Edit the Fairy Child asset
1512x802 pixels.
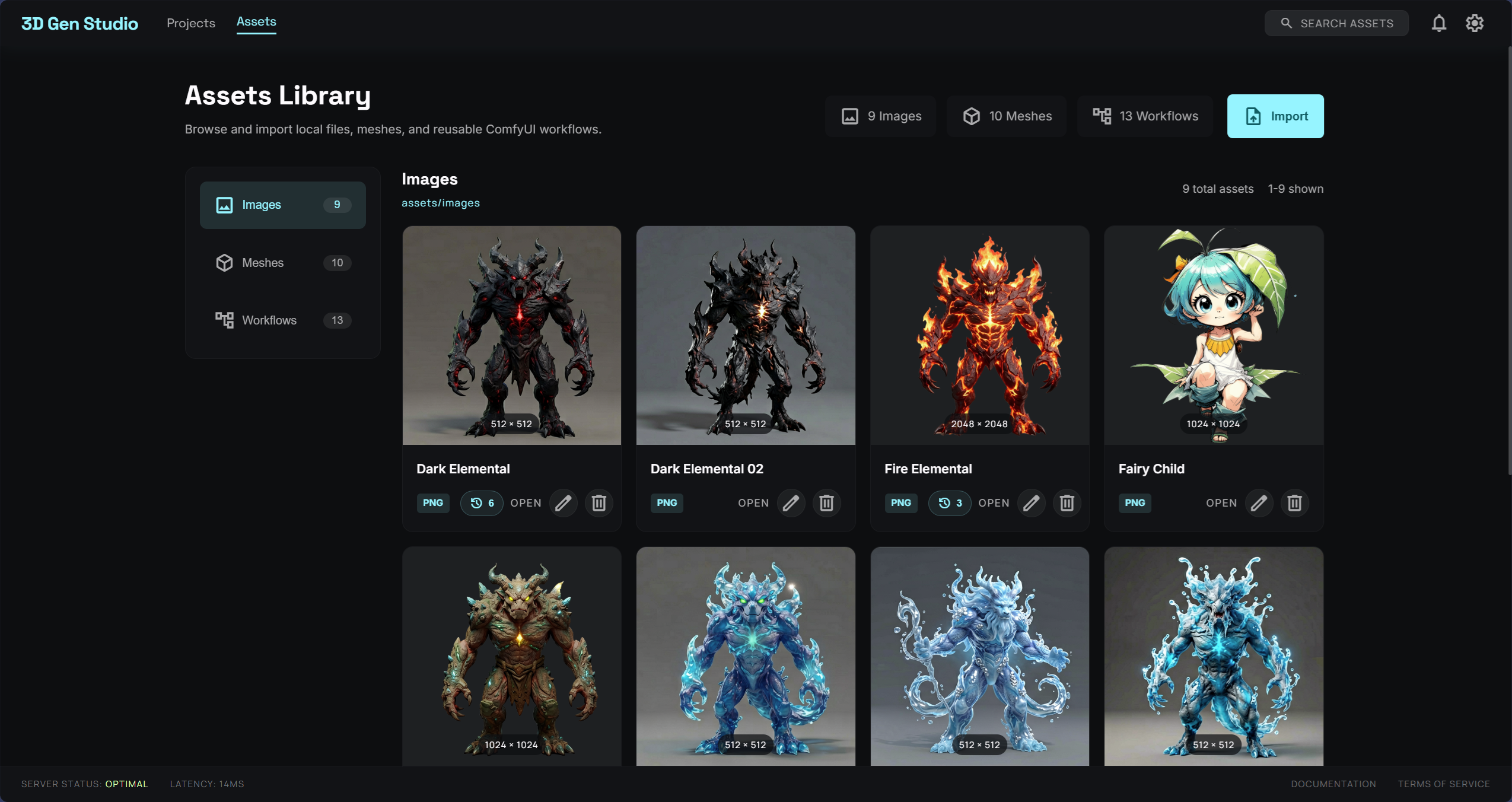click(x=1259, y=503)
